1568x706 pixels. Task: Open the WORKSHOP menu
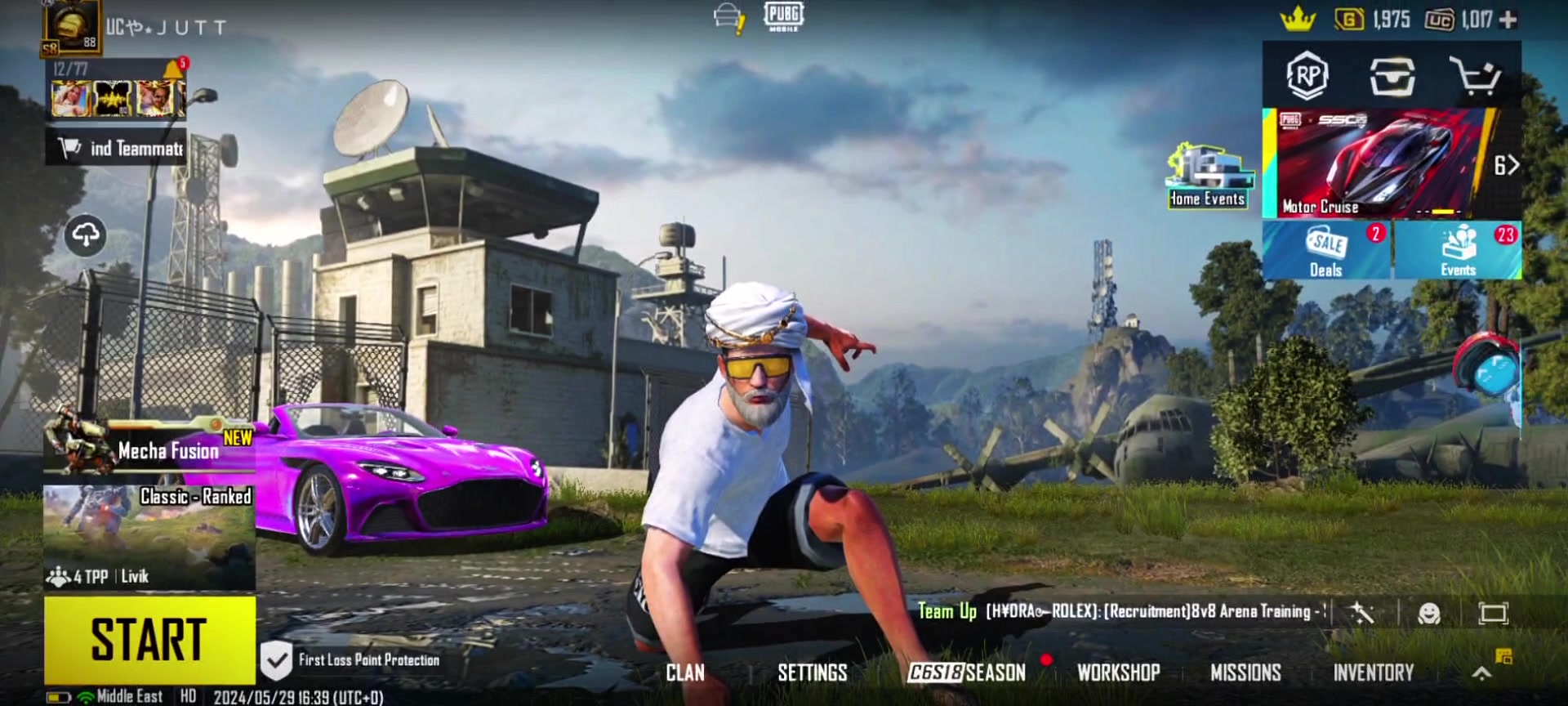[1118, 672]
